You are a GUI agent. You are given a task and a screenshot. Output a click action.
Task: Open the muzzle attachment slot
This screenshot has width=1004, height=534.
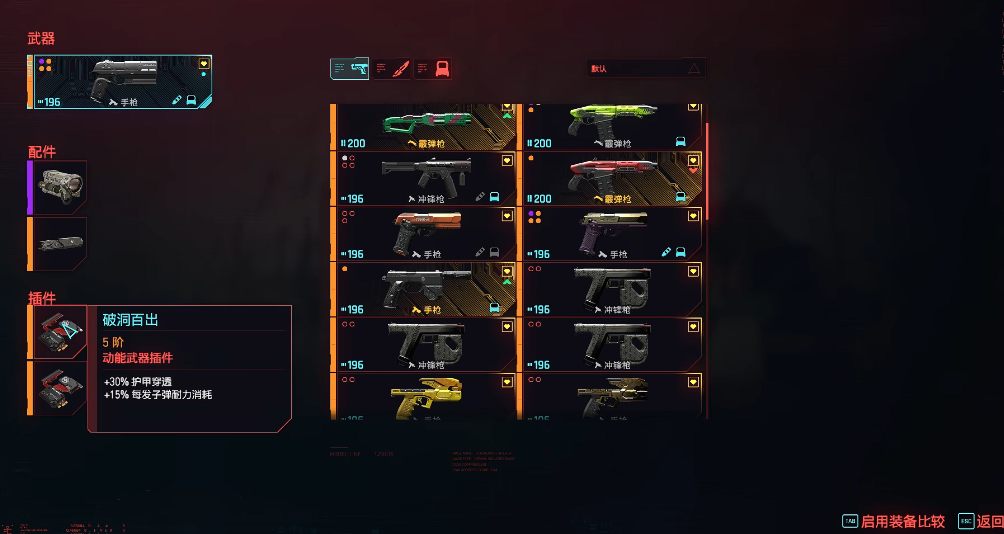point(59,243)
